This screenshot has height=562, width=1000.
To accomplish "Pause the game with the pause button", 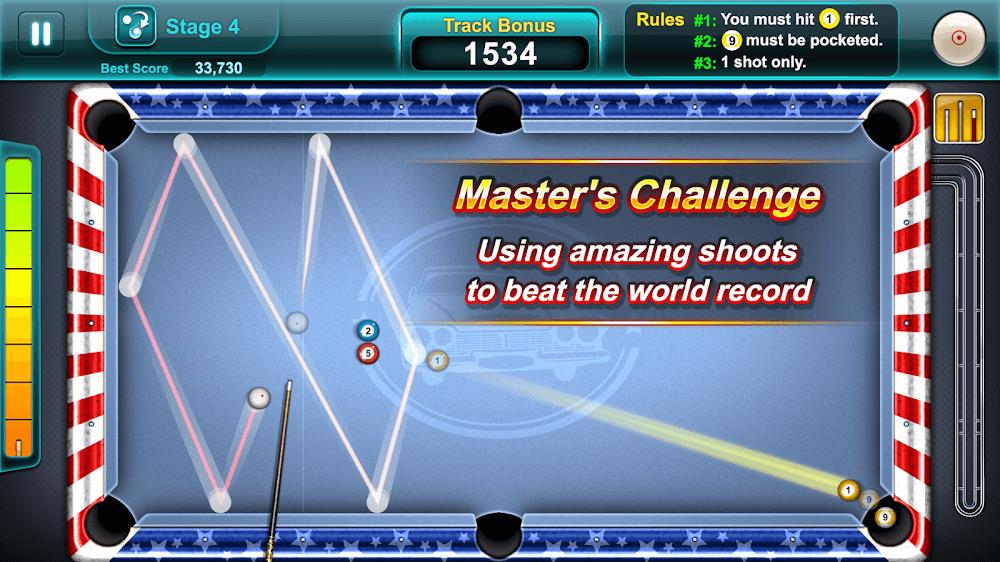I will pyautogui.click(x=41, y=34).
